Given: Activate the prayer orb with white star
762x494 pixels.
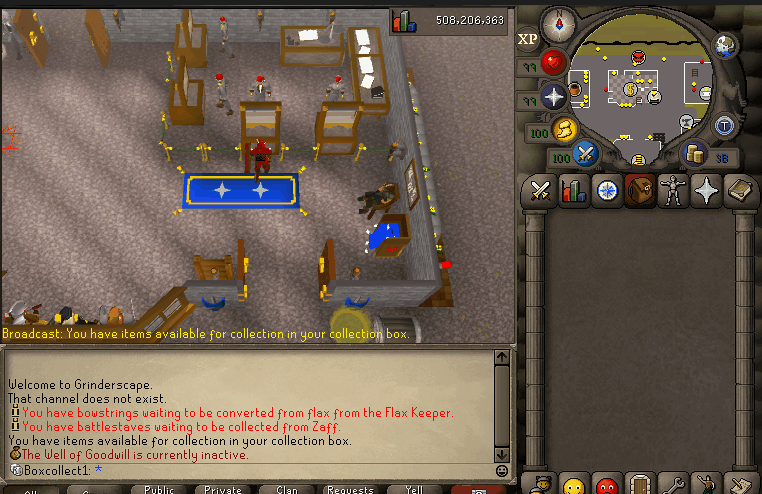Looking at the screenshot, I should pos(553,97).
